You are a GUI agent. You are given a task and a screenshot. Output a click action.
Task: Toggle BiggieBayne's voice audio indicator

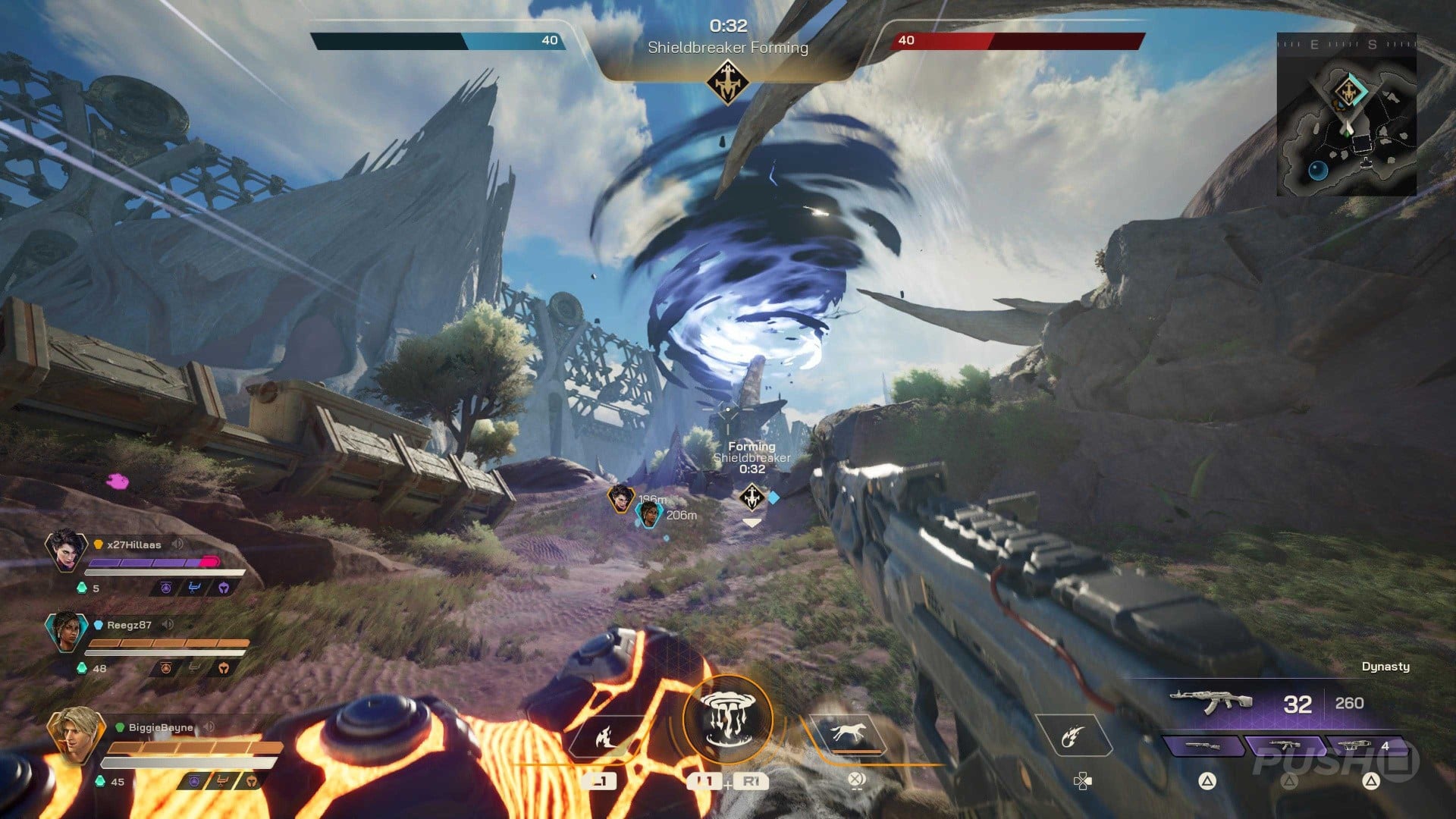[207, 725]
